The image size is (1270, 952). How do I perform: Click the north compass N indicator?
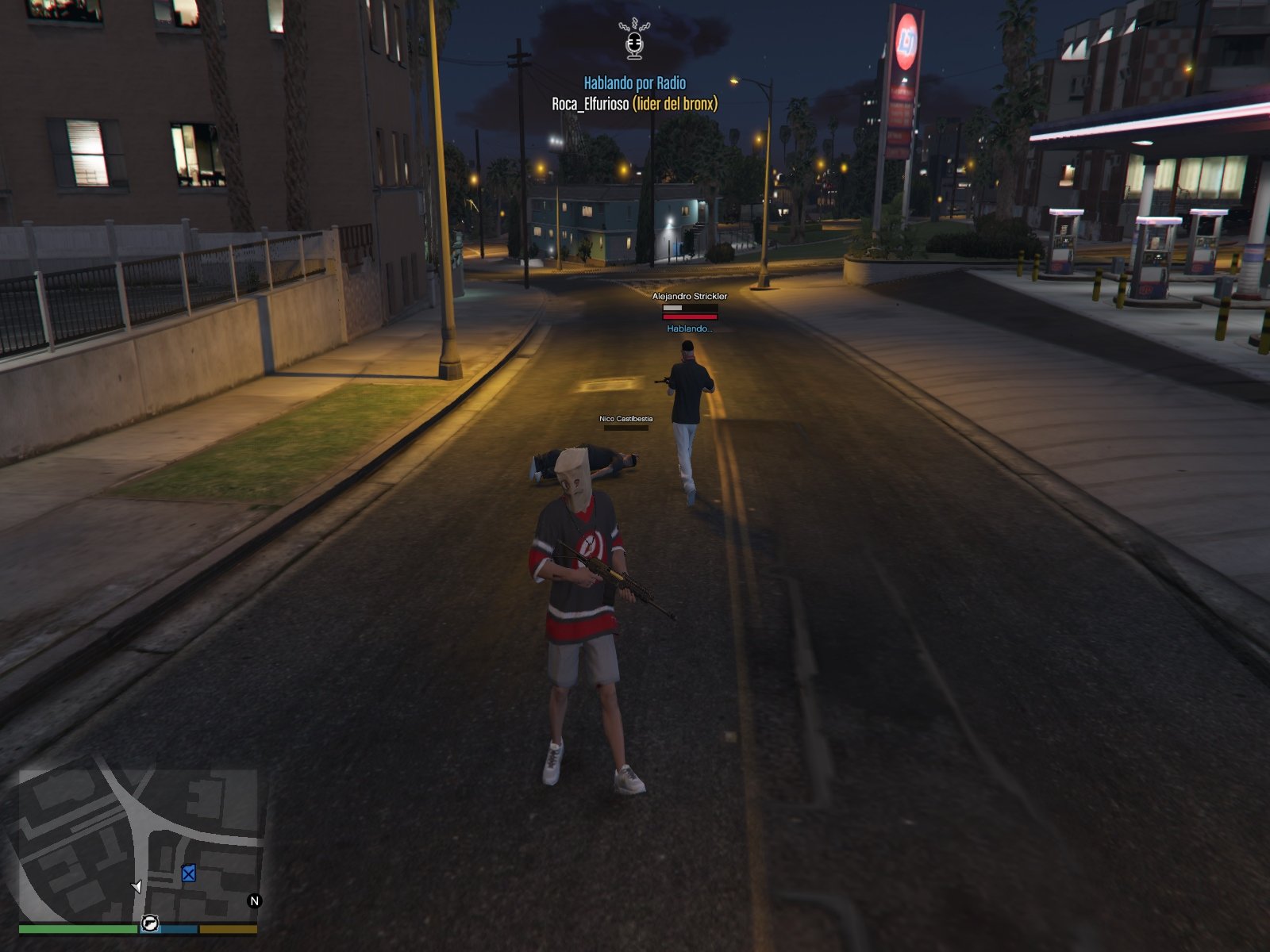pos(254,900)
